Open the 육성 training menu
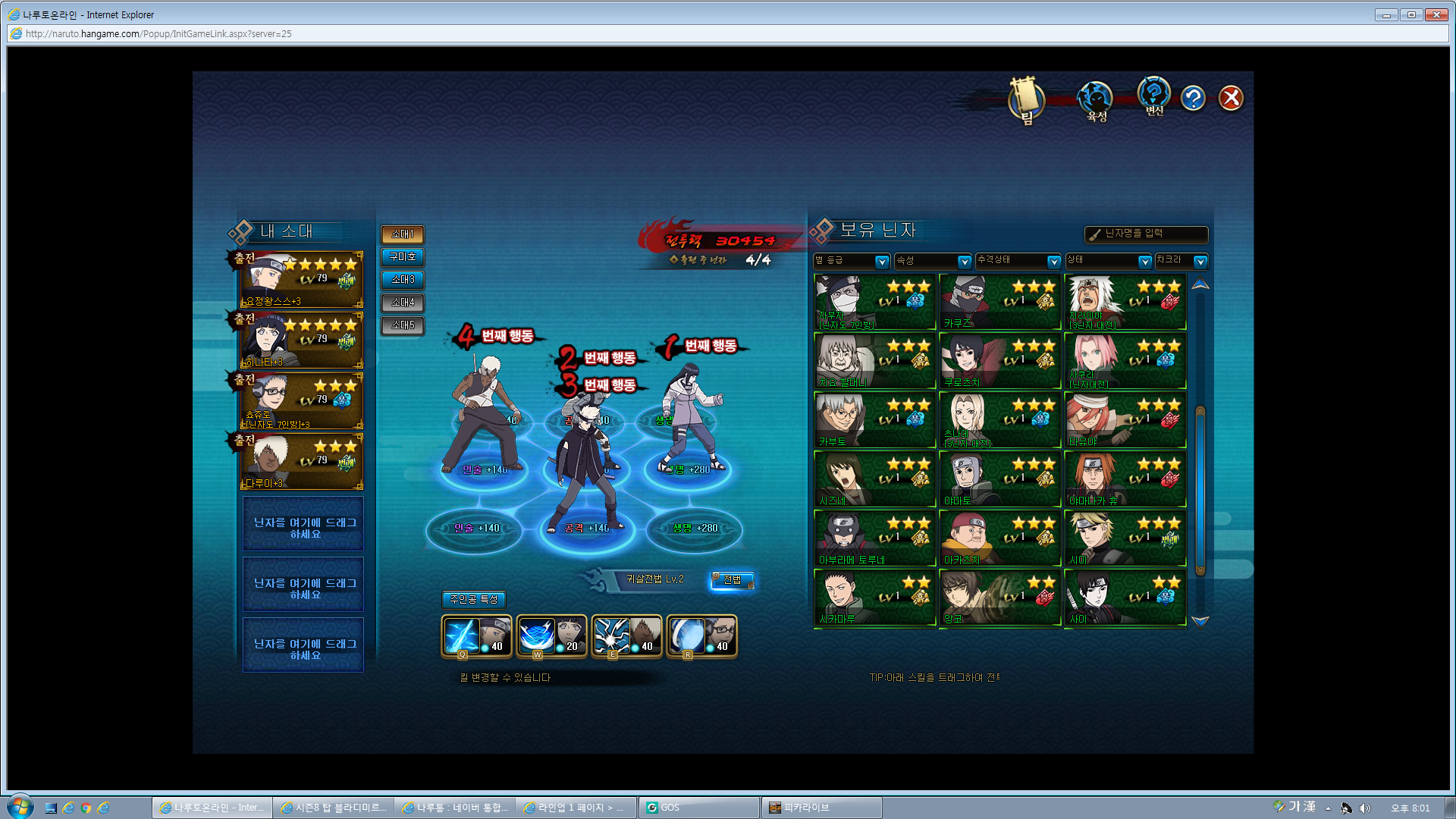Viewport: 1456px width, 819px height. coord(1096,99)
